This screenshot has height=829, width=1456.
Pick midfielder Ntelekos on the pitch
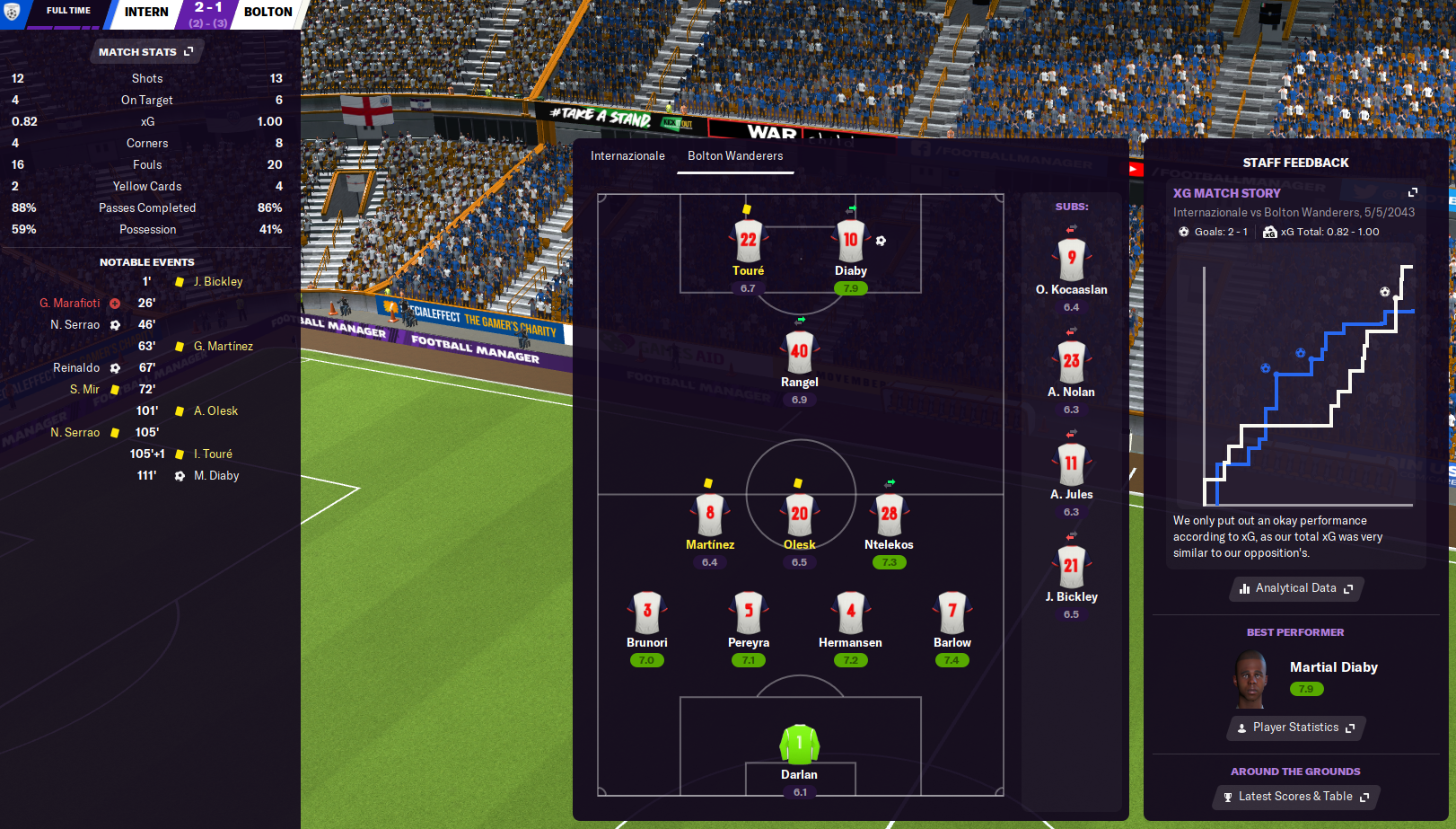[x=889, y=514]
